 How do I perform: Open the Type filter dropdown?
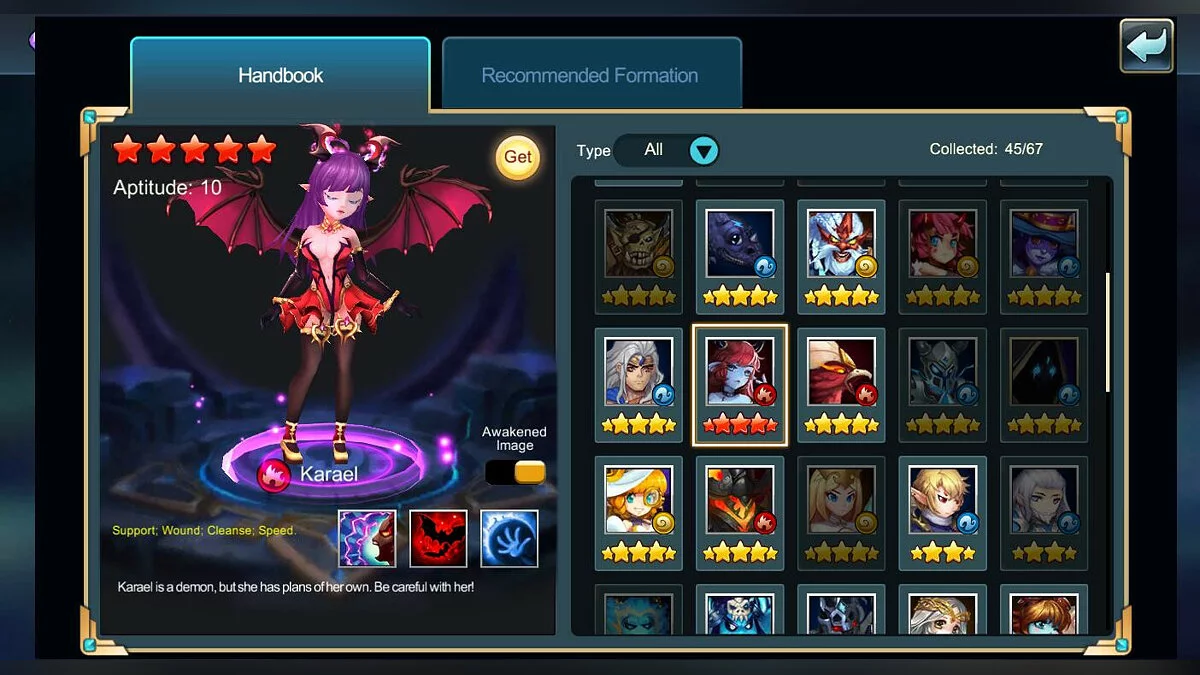pyautogui.click(x=704, y=151)
